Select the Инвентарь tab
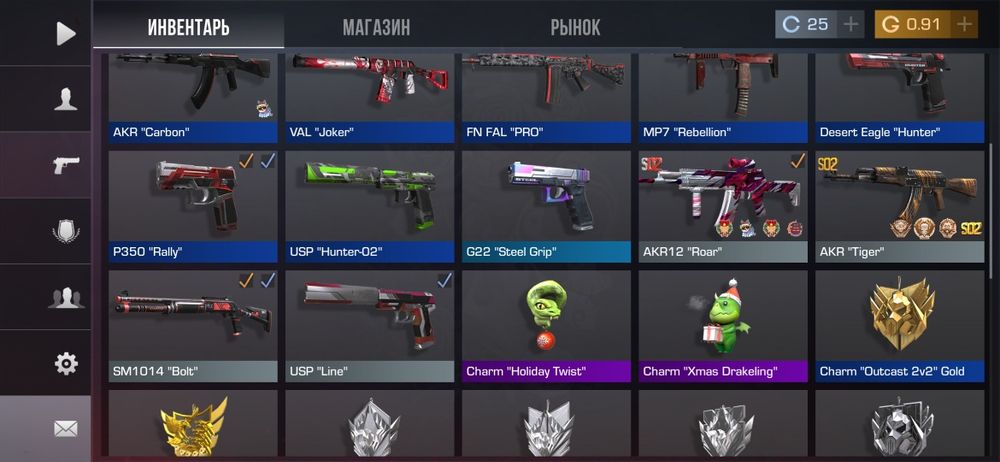 (x=188, y=27)
